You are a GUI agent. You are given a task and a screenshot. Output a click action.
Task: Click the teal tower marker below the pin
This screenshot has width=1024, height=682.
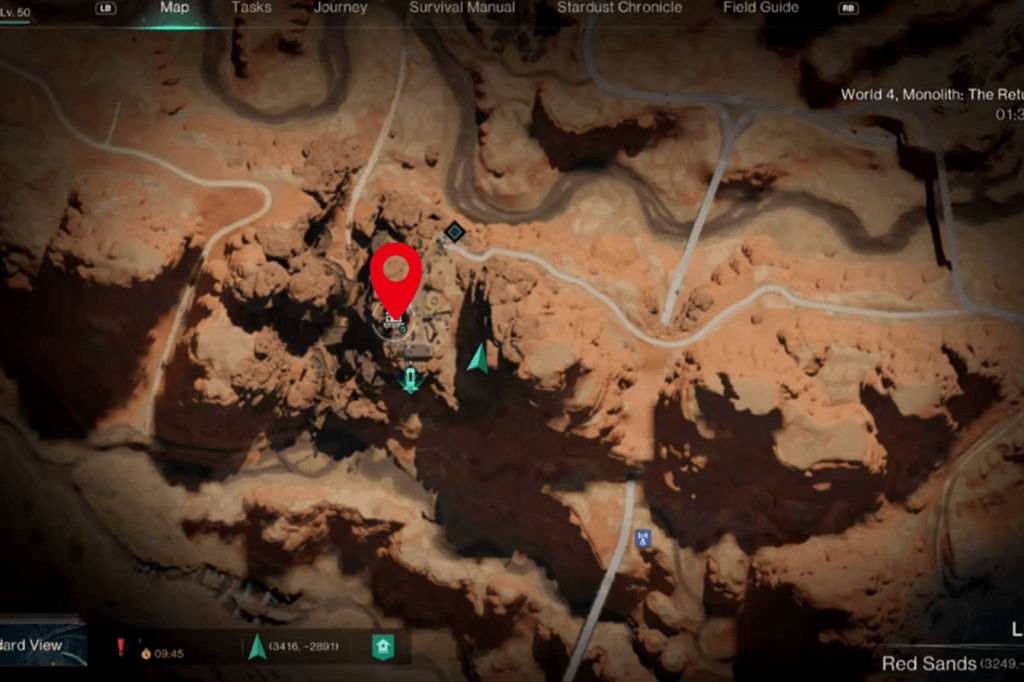(410, 379)
